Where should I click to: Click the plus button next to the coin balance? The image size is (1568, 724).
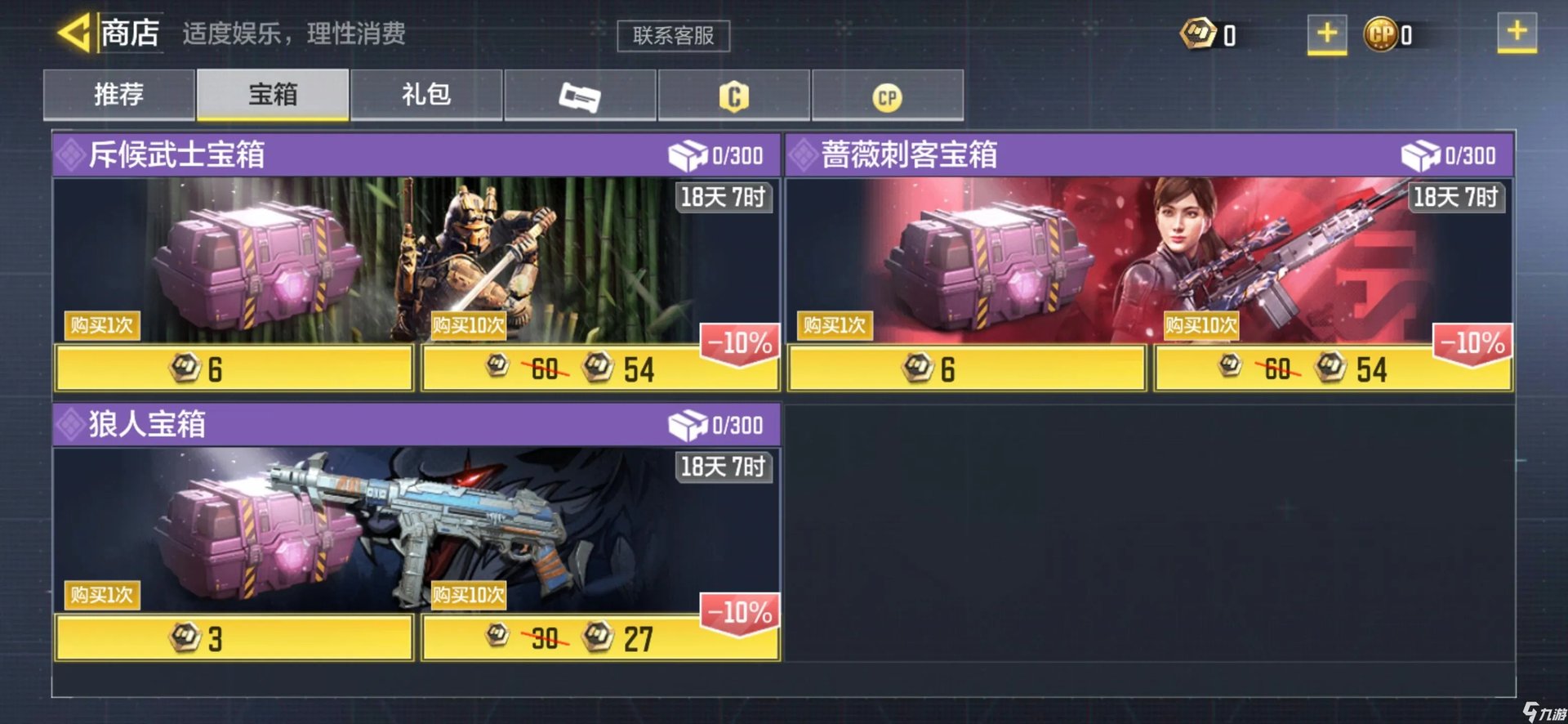click(1327, 33)
